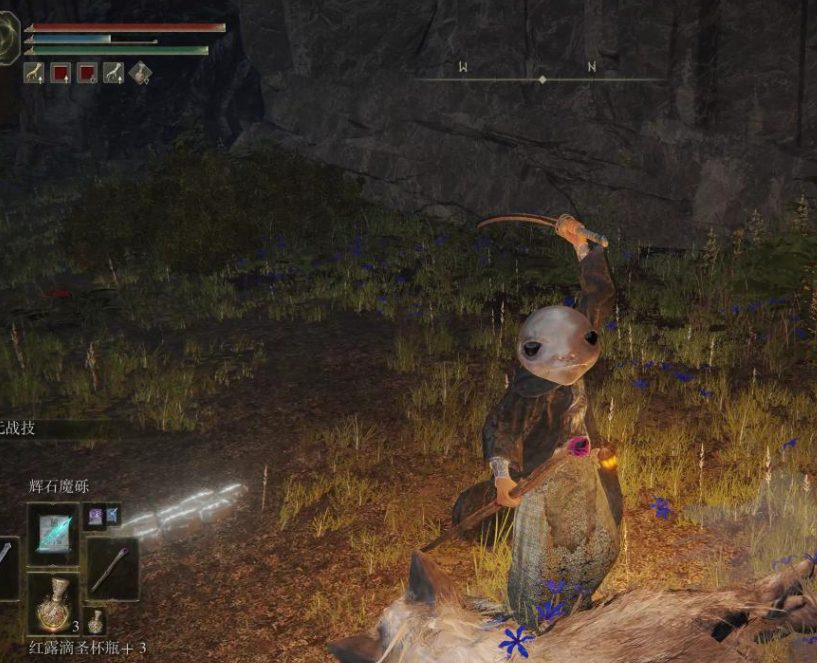Select the small next-item flask icon

point(95,621)
